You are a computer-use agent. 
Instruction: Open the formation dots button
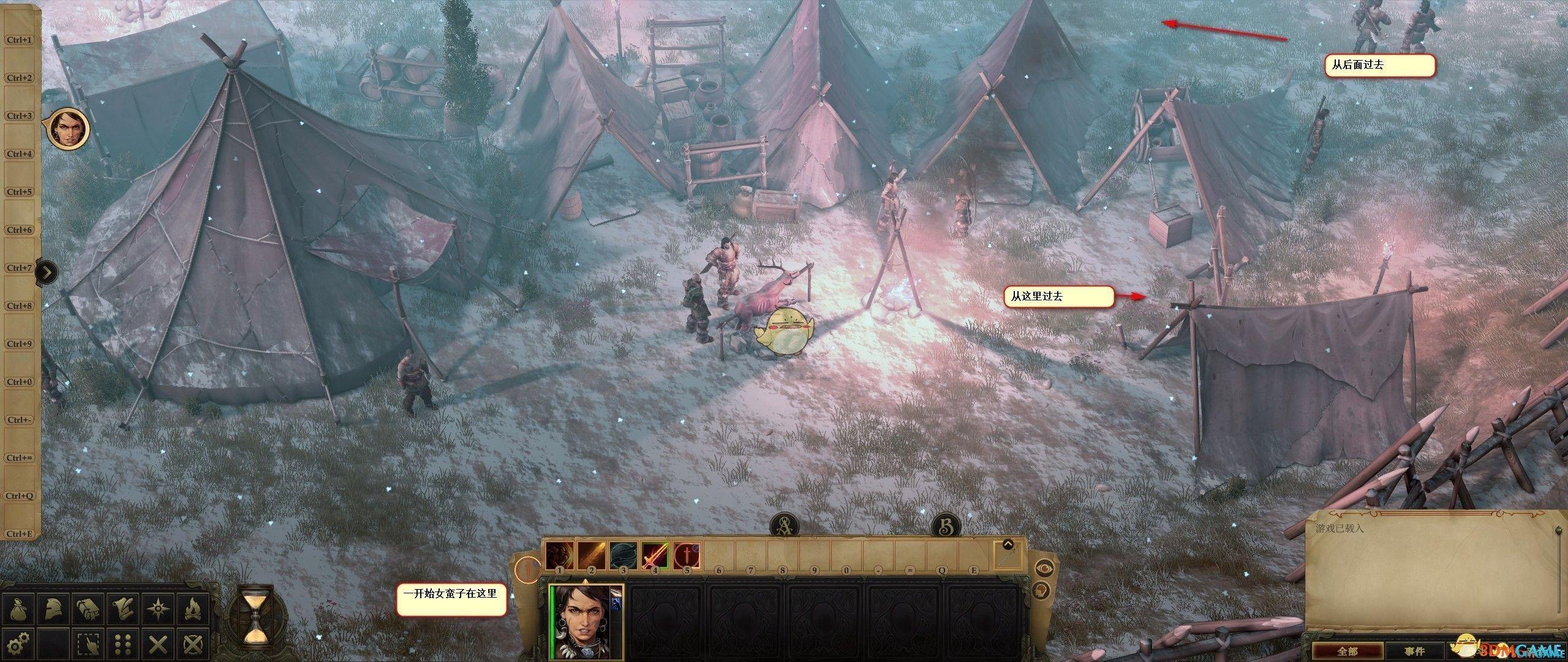124,643
